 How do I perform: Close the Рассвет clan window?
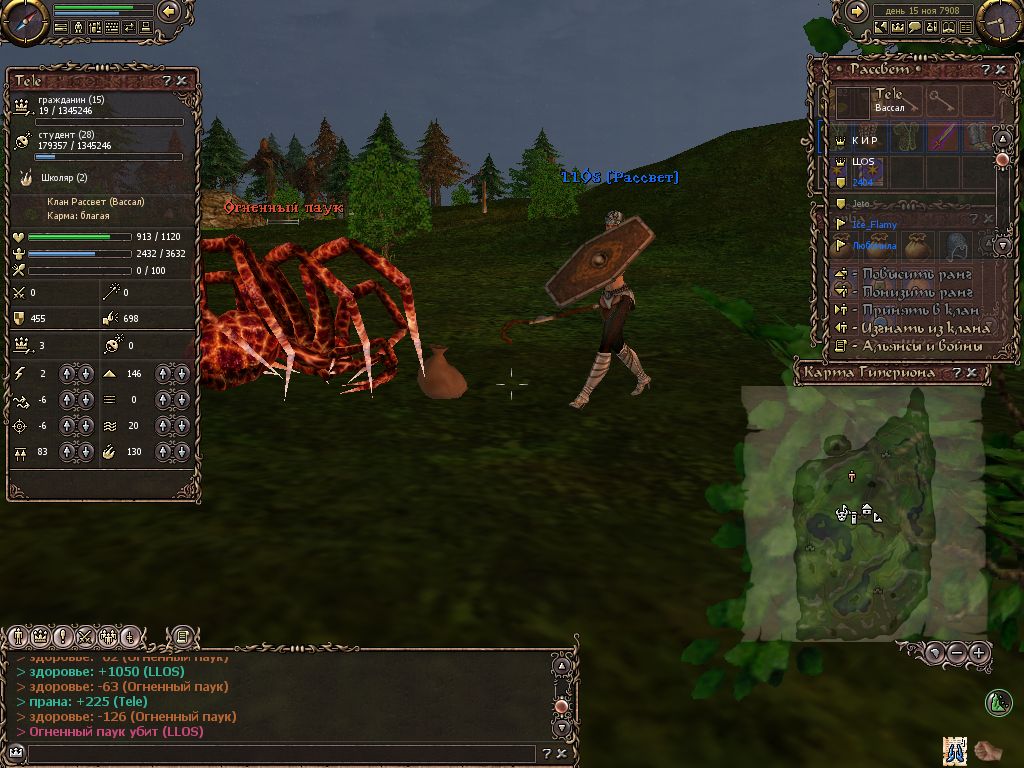tap(1000, 70)
